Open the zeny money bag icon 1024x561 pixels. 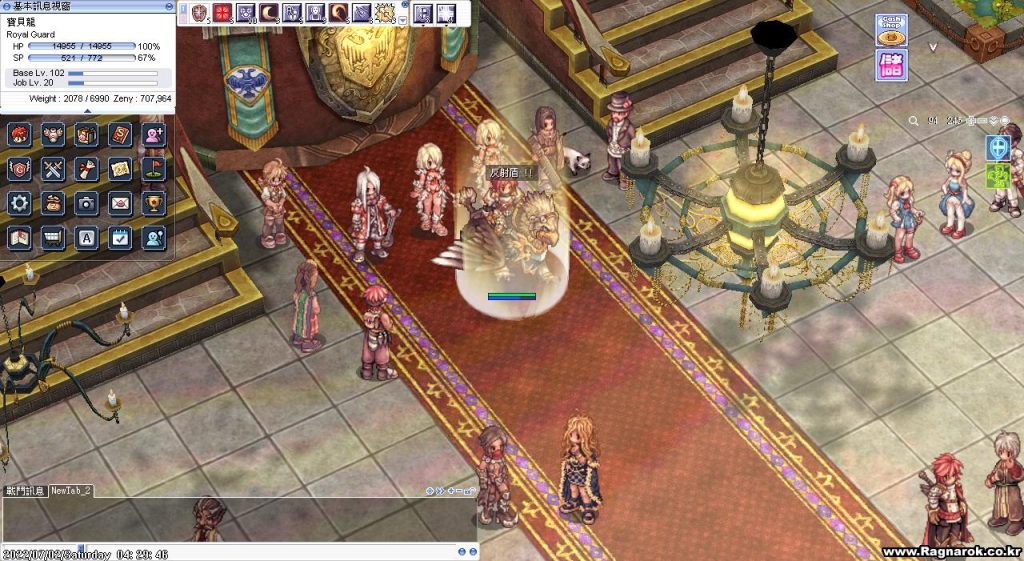[53, 203]
